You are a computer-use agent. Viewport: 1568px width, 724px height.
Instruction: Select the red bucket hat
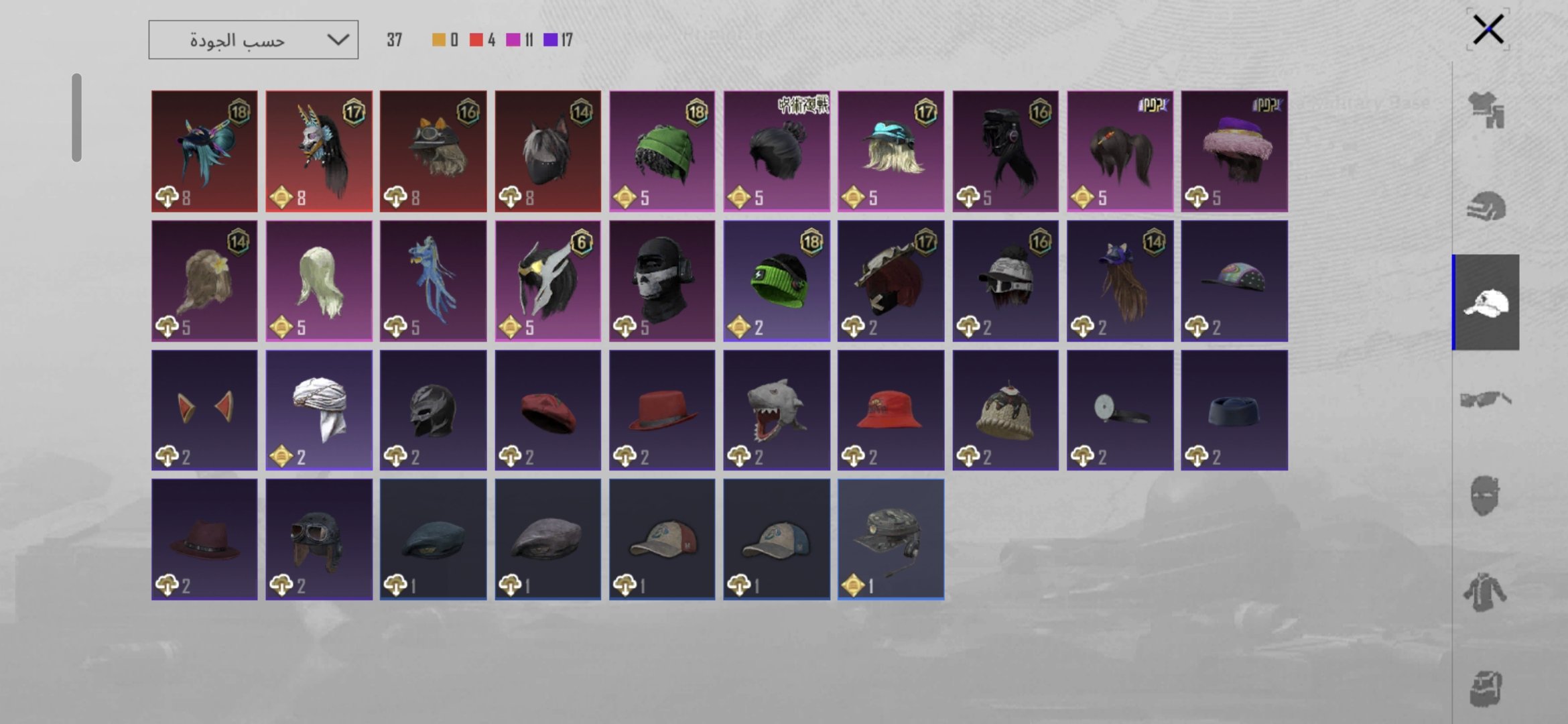pyautogui.click(x=891, y=410)
